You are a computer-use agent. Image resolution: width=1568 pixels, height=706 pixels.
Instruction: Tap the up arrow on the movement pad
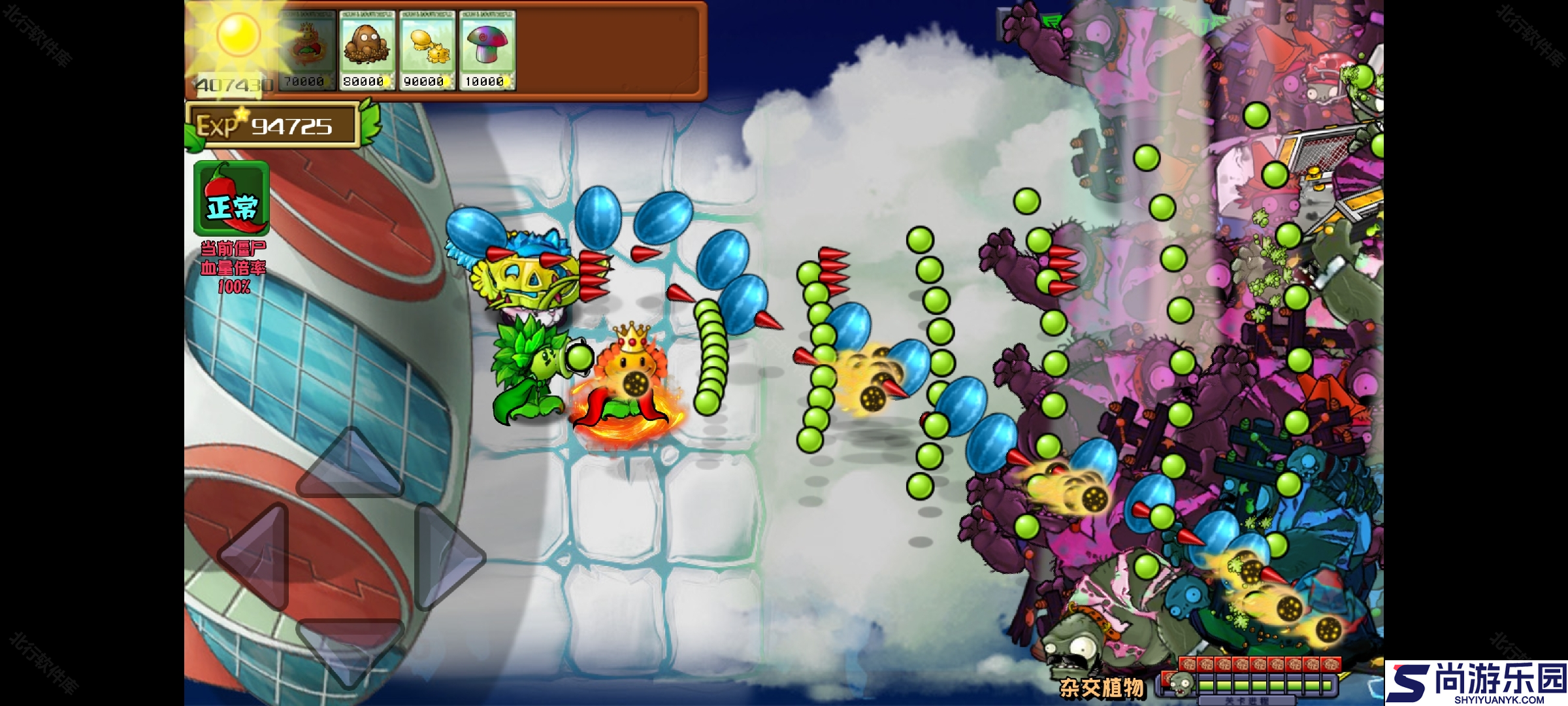click(x=351, y=465)
